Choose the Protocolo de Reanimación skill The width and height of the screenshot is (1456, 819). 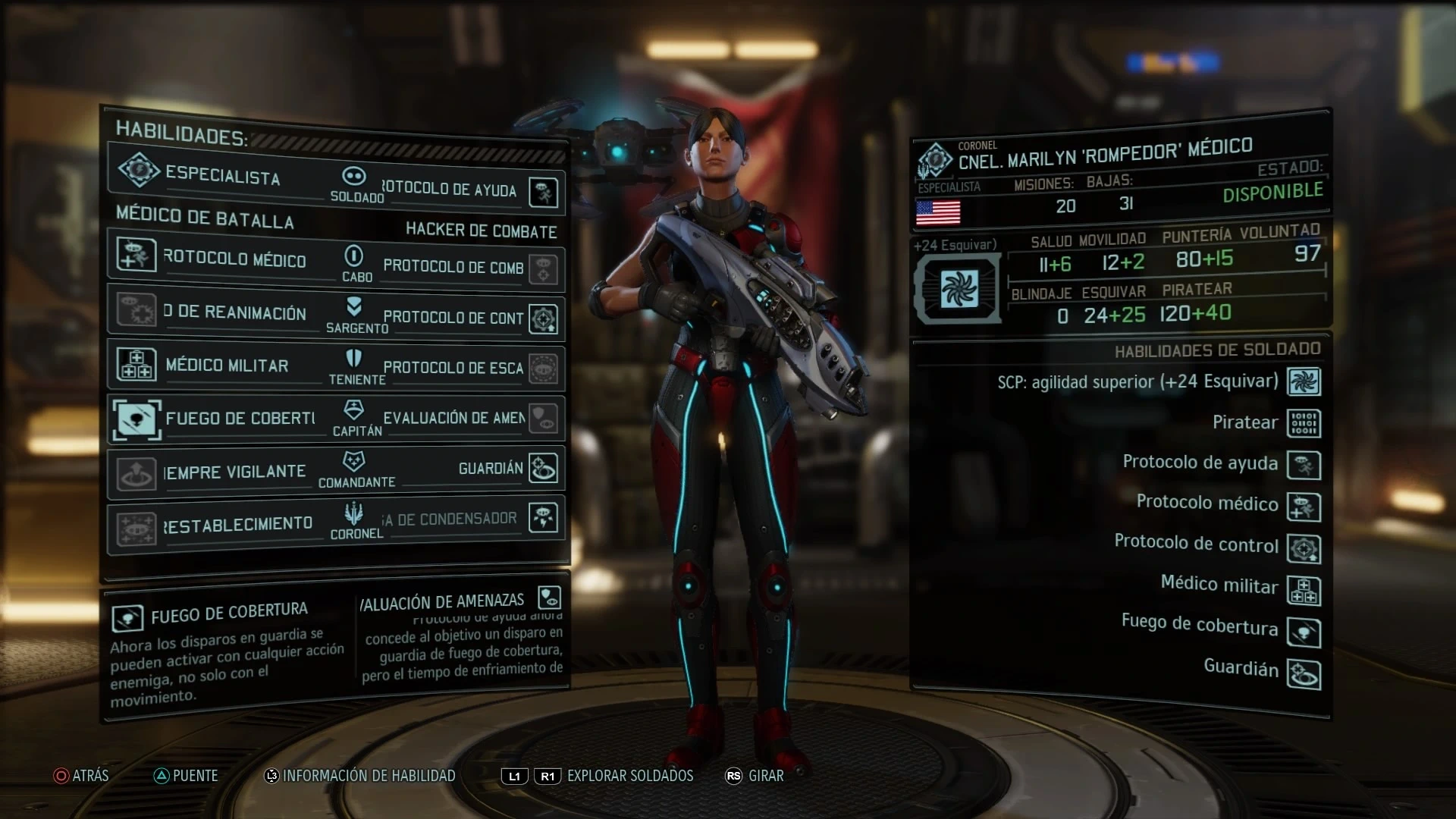pyautogui.click(x=220, y=312)
